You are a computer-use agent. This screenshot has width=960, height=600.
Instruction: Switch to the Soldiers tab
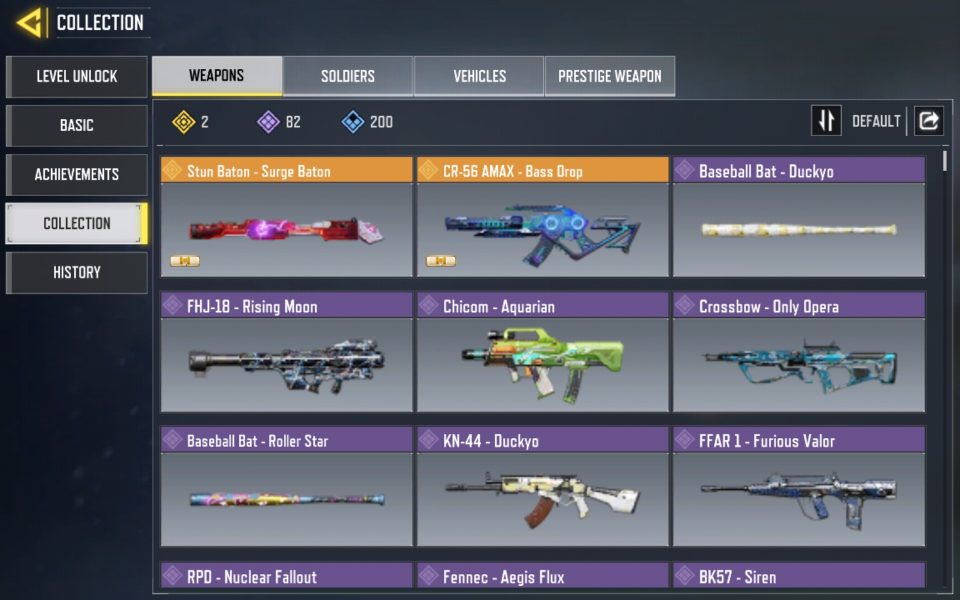(x=347, y=76)
